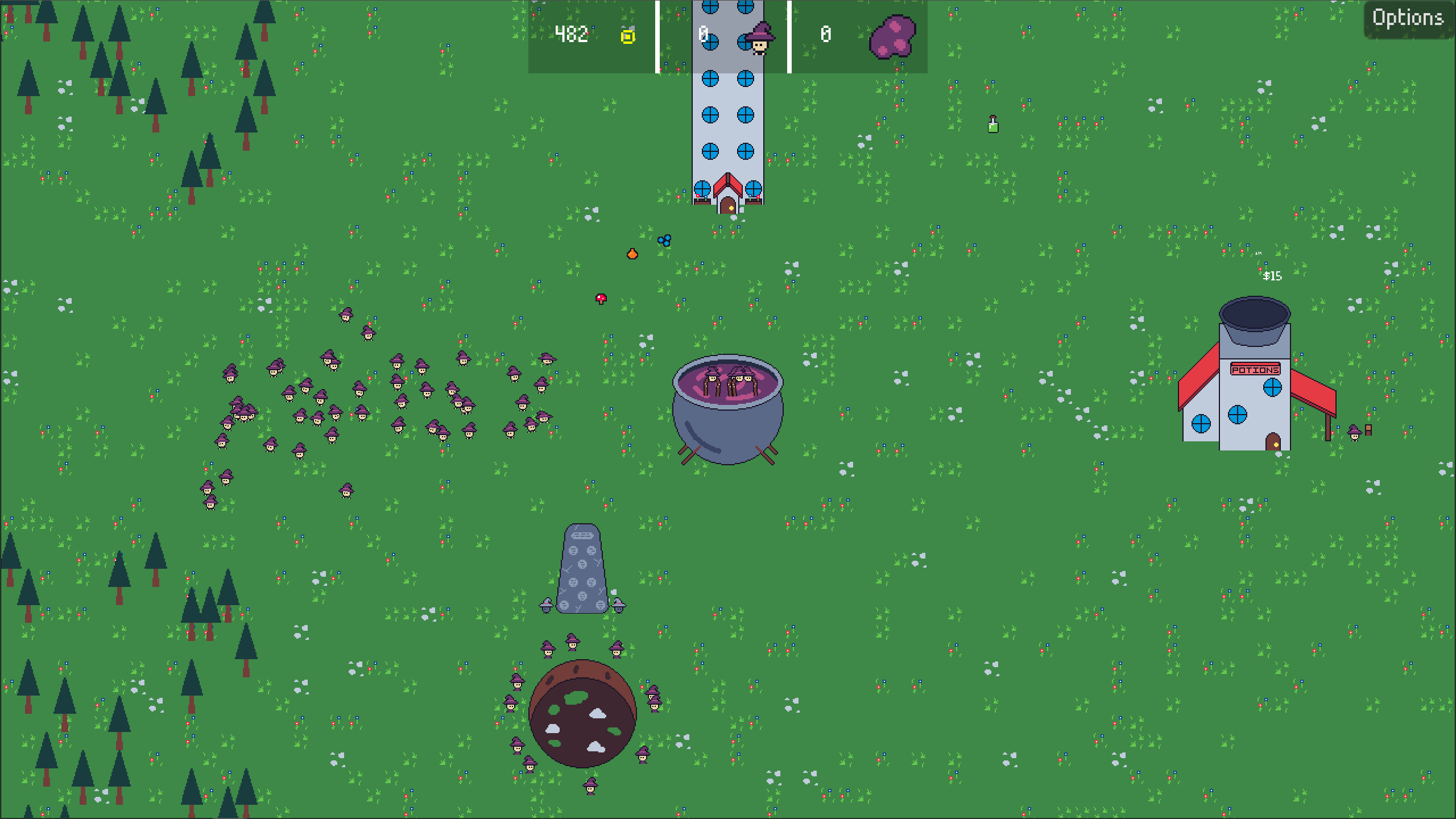Screen dimensions: 1456x819
Task: Click the potions shop doorway
Action: point(1272,441)
